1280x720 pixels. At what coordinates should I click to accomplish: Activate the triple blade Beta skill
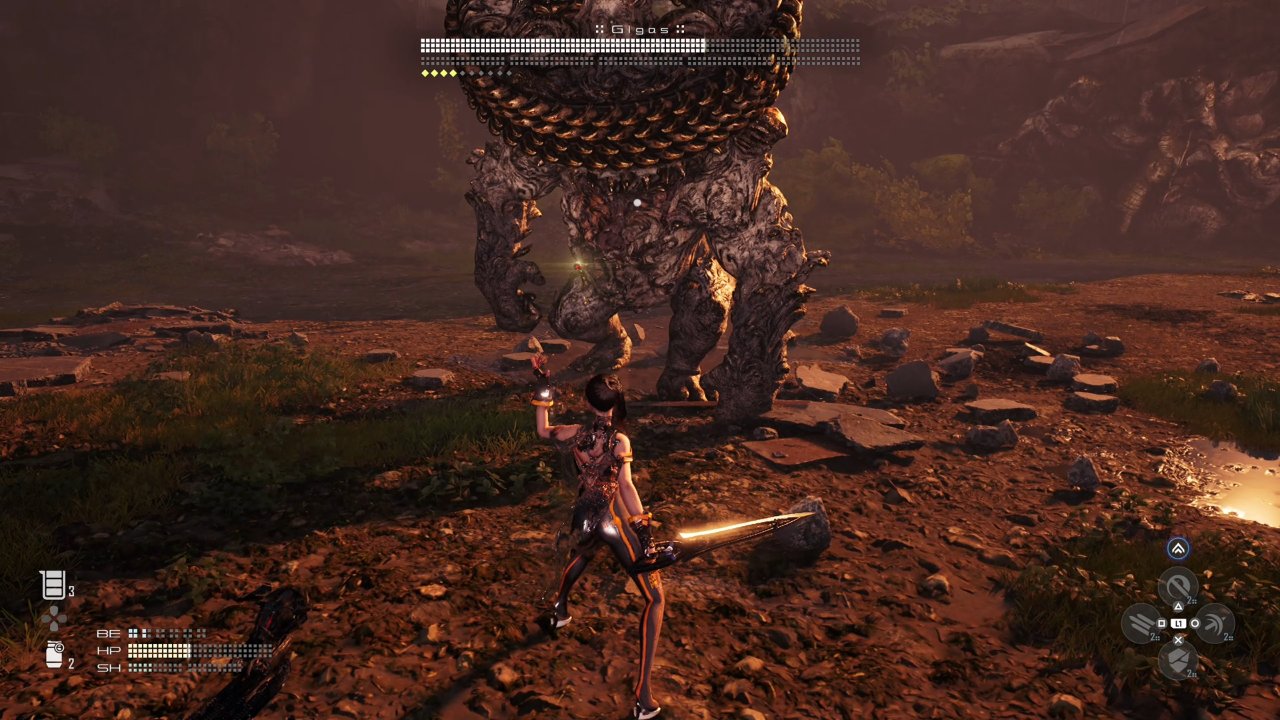(1141, 624)
